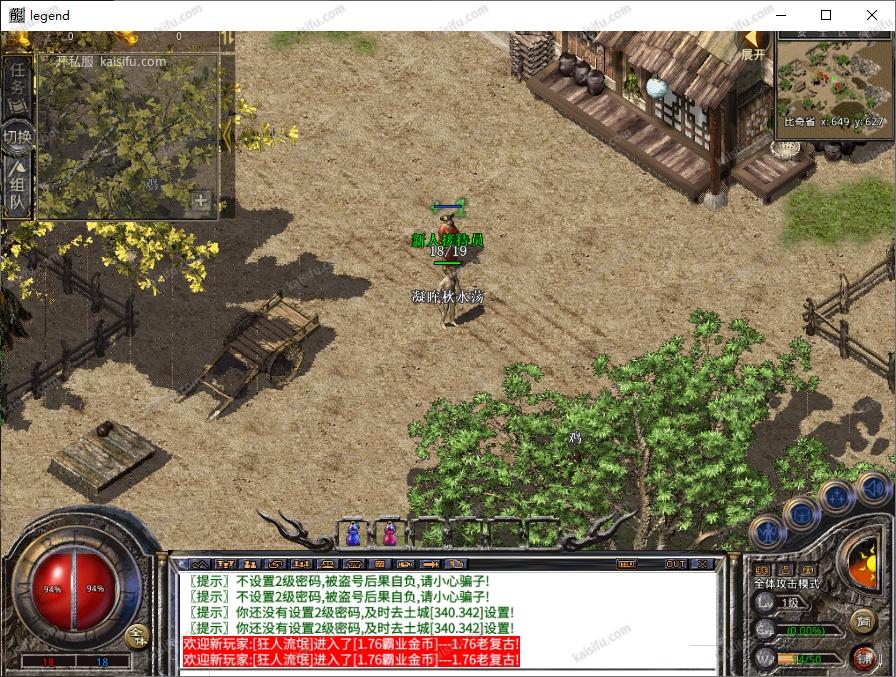The image size is (896, 677).
Task: Click the round 切换 switch button
Action: [x=17, y=136]
